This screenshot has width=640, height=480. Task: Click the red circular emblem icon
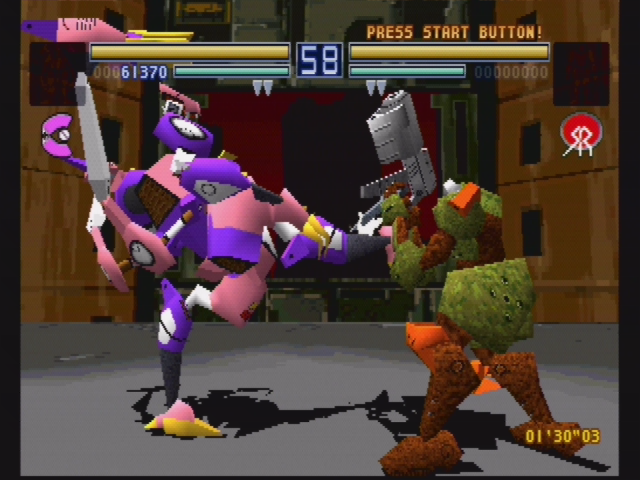580,134
